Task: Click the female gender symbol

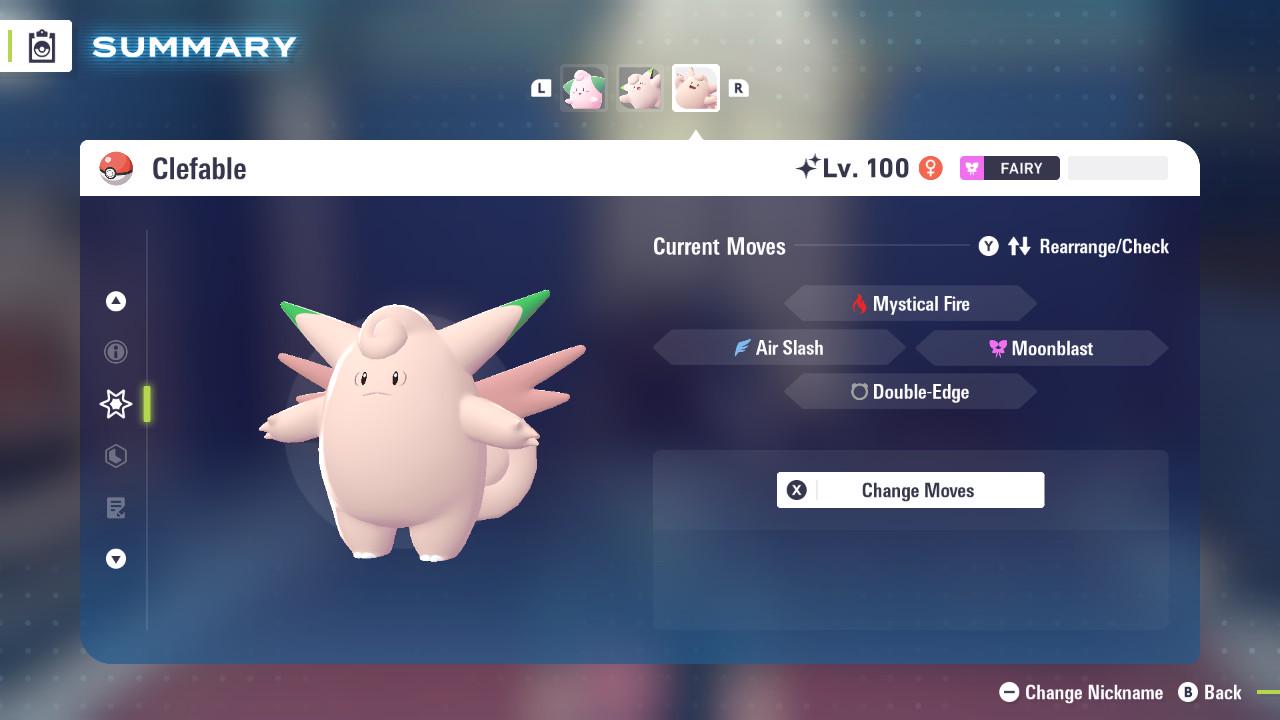Action: tap(932, 169)
